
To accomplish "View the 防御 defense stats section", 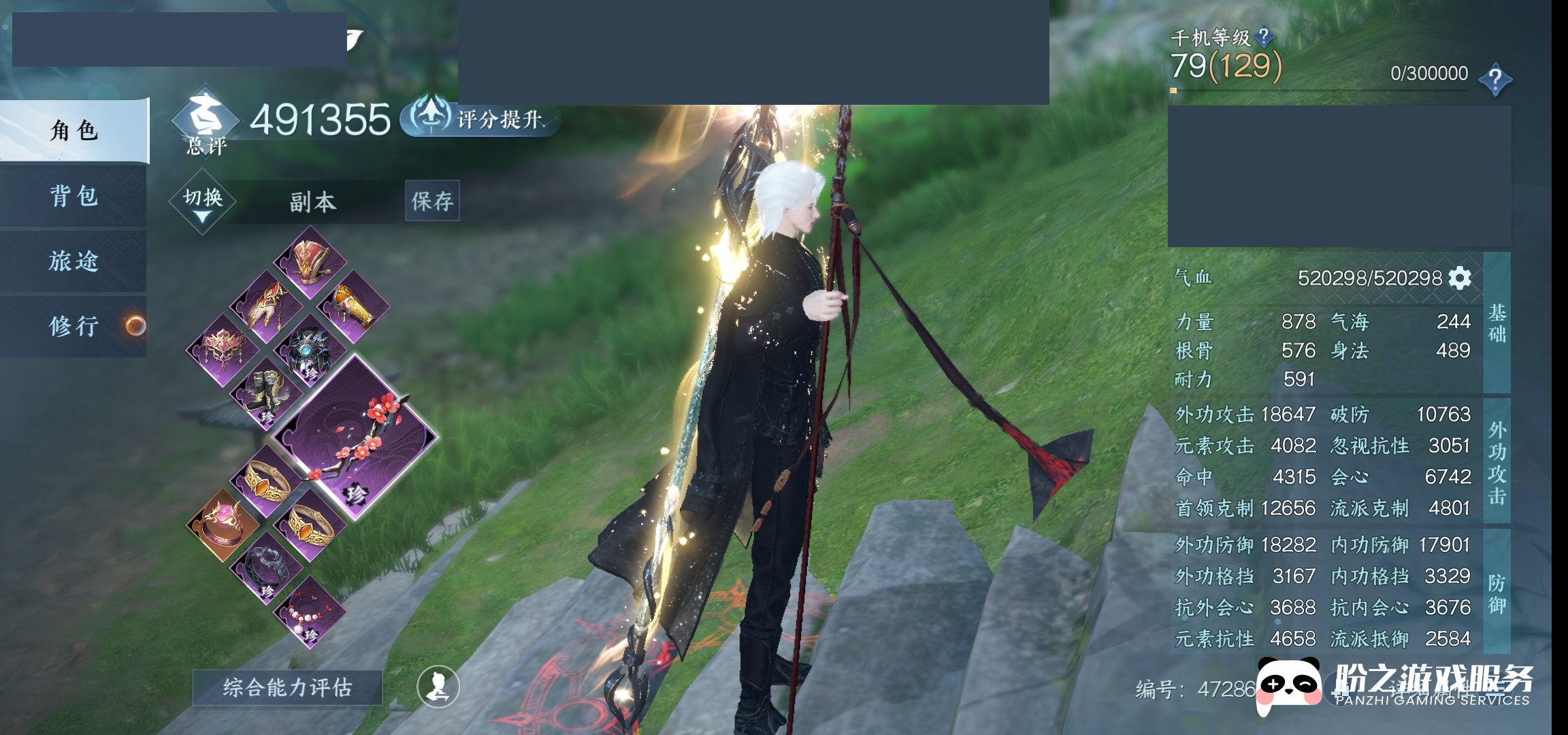I will tap(1497, 593).
